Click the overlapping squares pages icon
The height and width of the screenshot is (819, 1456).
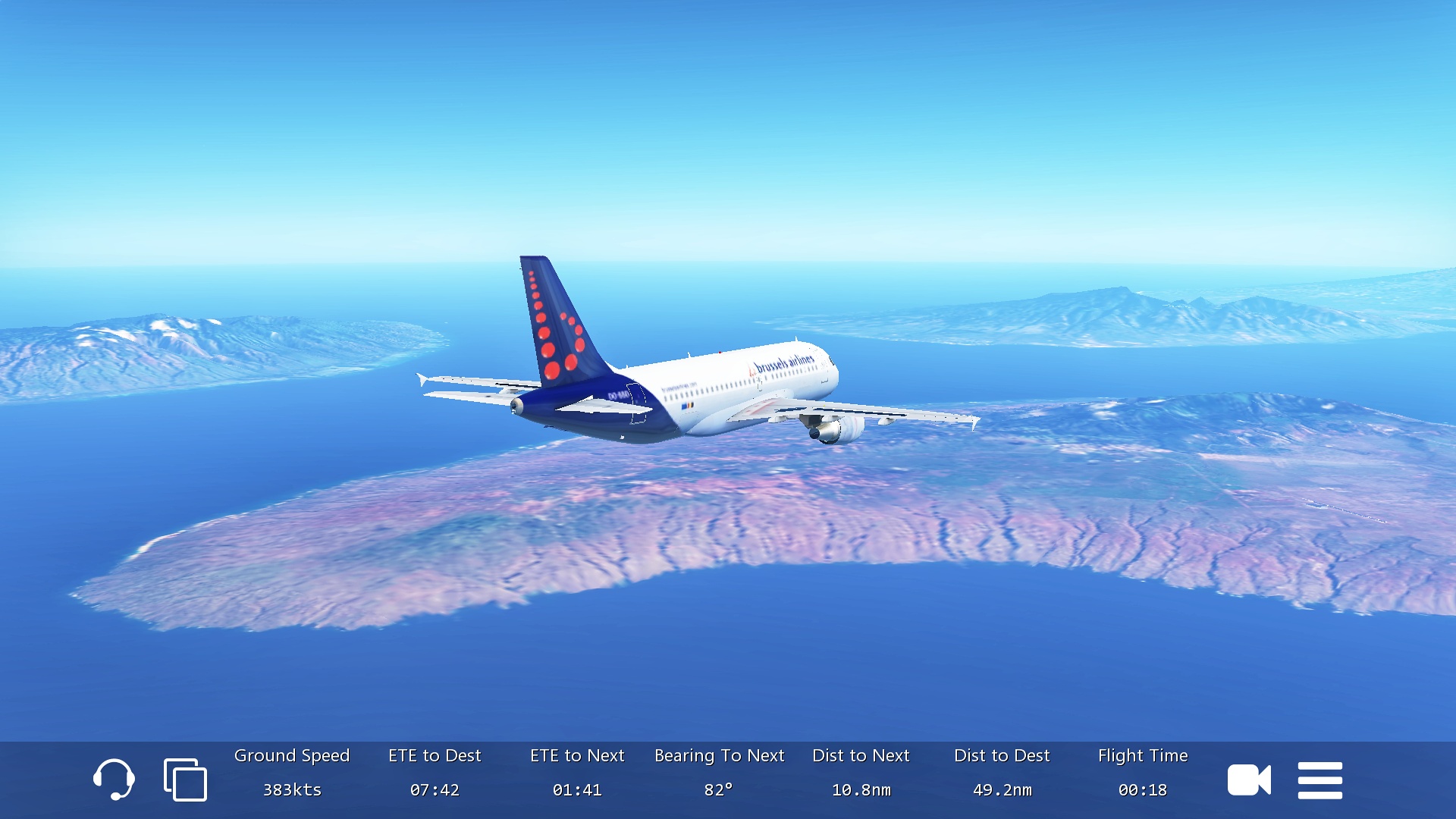[x=185, y=780]
